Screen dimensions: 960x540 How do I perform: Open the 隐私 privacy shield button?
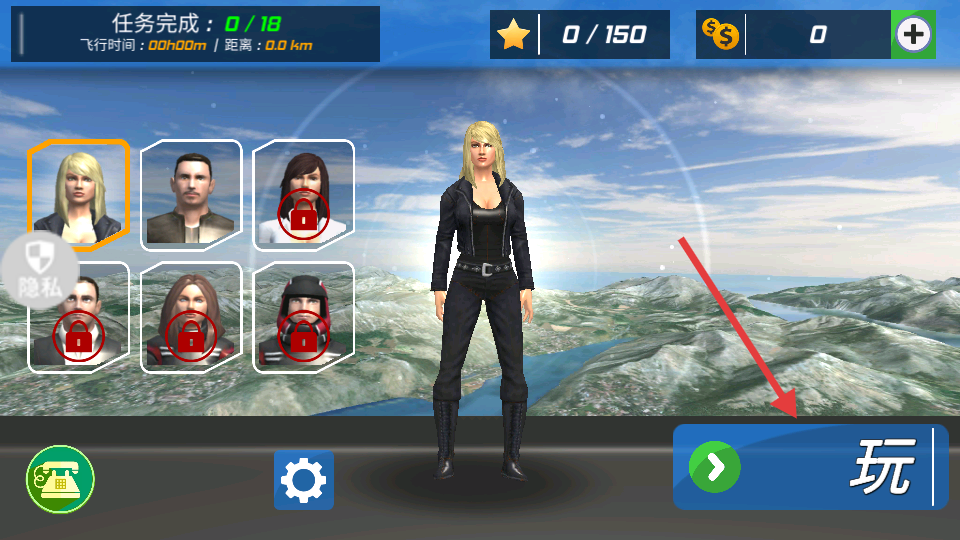pos(40,270)
